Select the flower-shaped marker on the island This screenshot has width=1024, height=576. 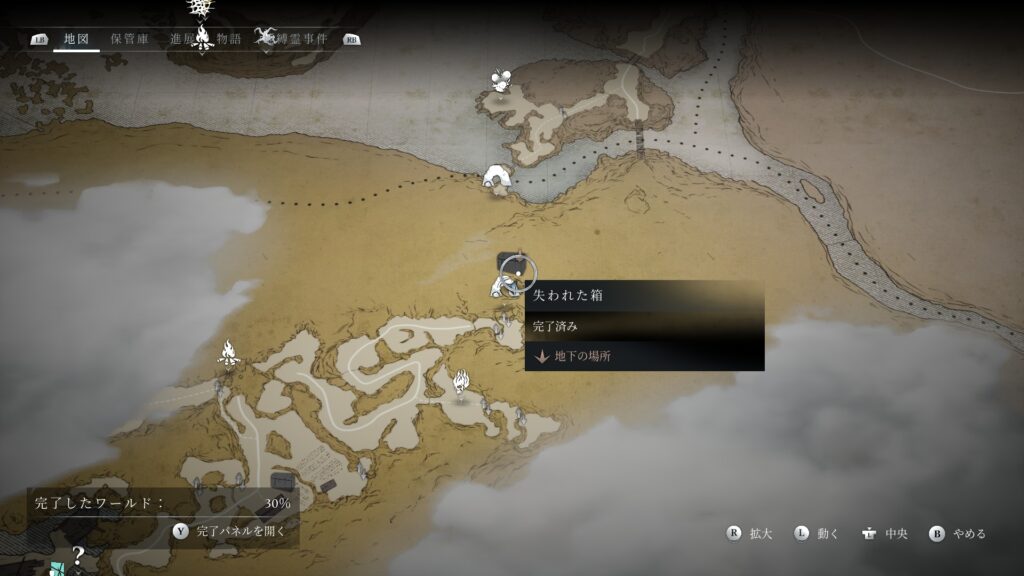[499, 81]
